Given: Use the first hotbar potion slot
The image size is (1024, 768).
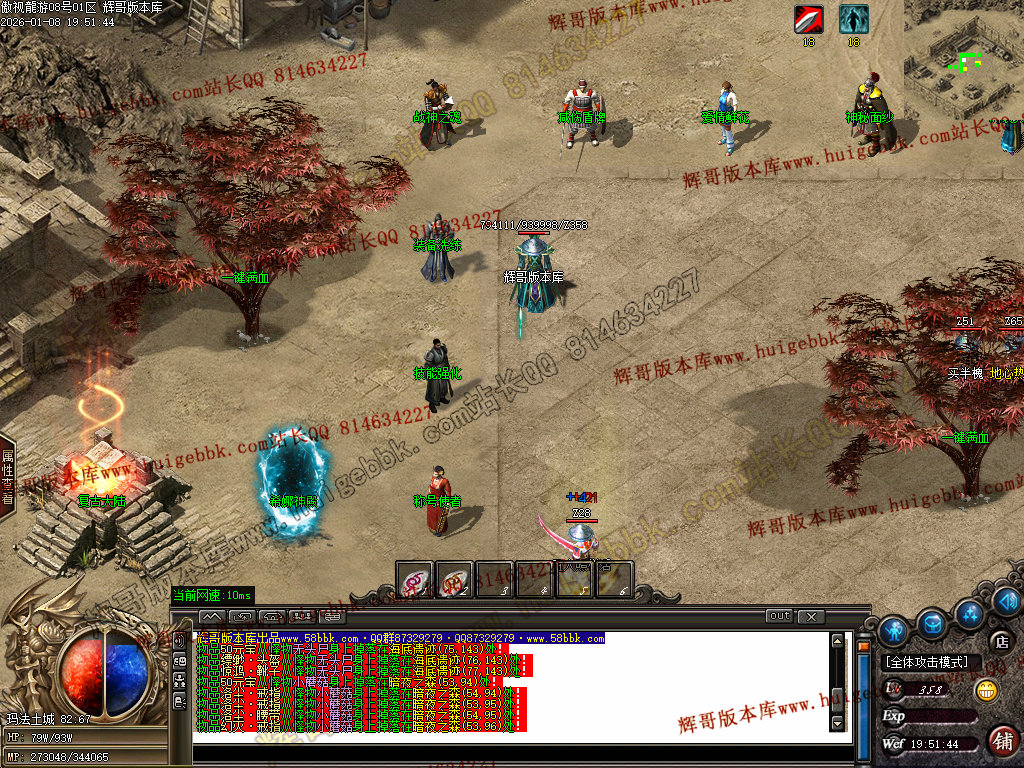Looking at the screenshot, I should click(414, 580).
